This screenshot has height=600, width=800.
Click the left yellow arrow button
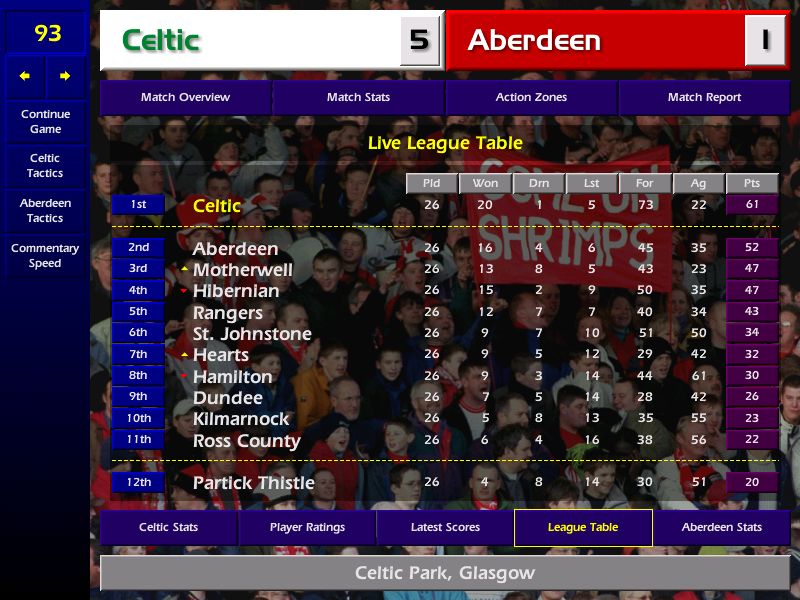coord(25,76)
